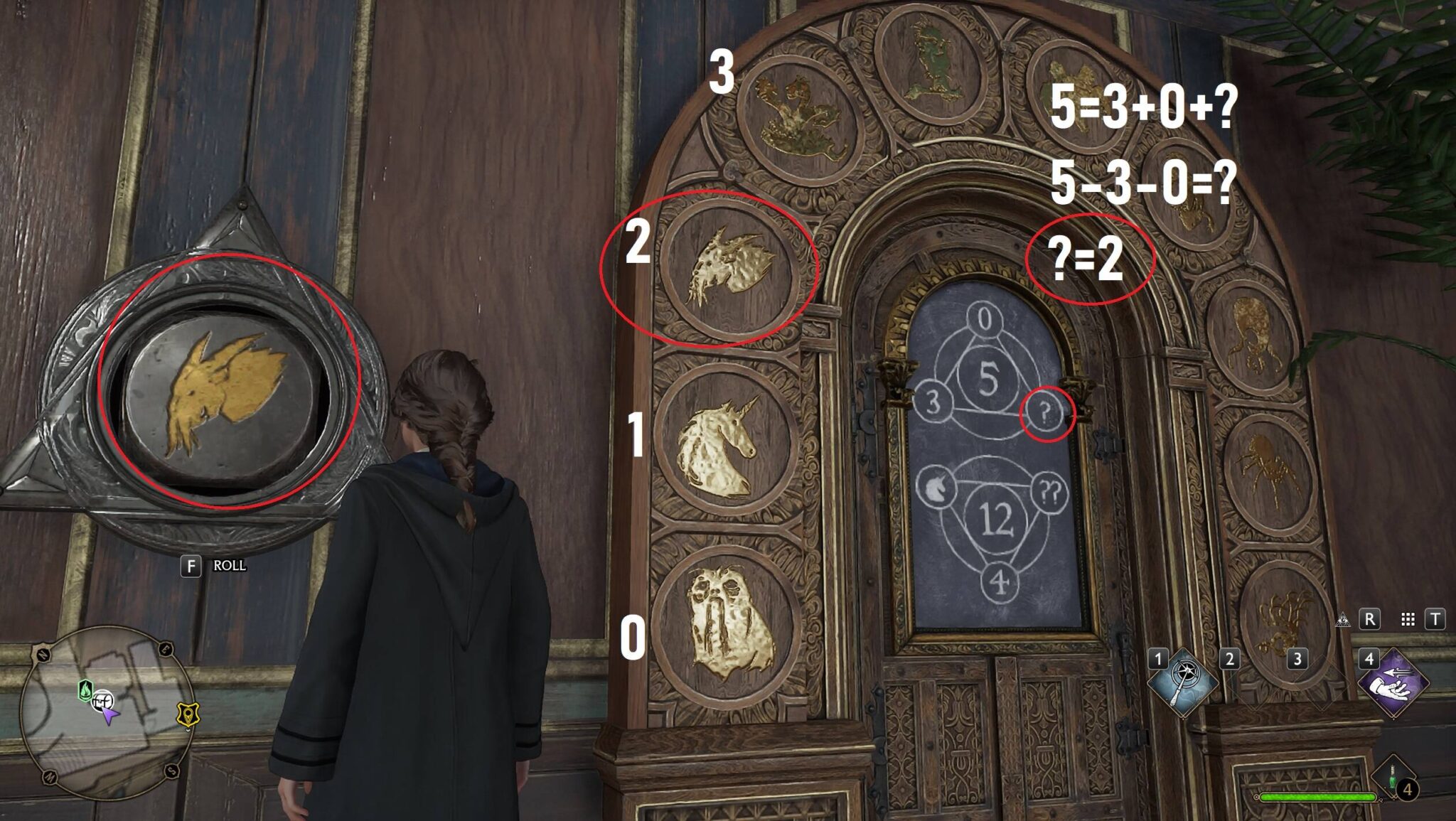Toggle the question-mark circle on the chalkboard
Viewport: 1456px width, 821px height.
pos(1046,412)
